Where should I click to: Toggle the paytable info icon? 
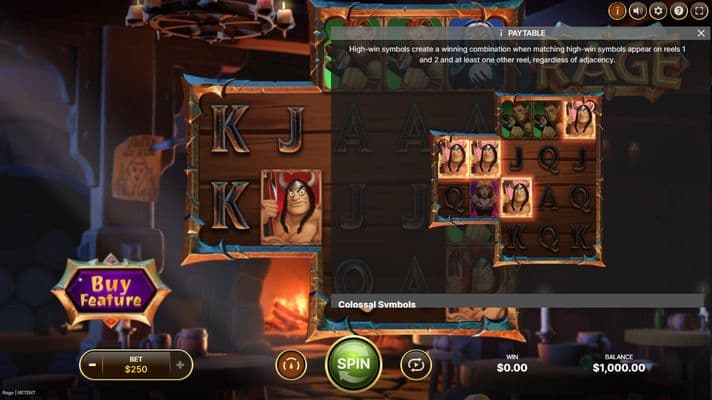(617, 12)
